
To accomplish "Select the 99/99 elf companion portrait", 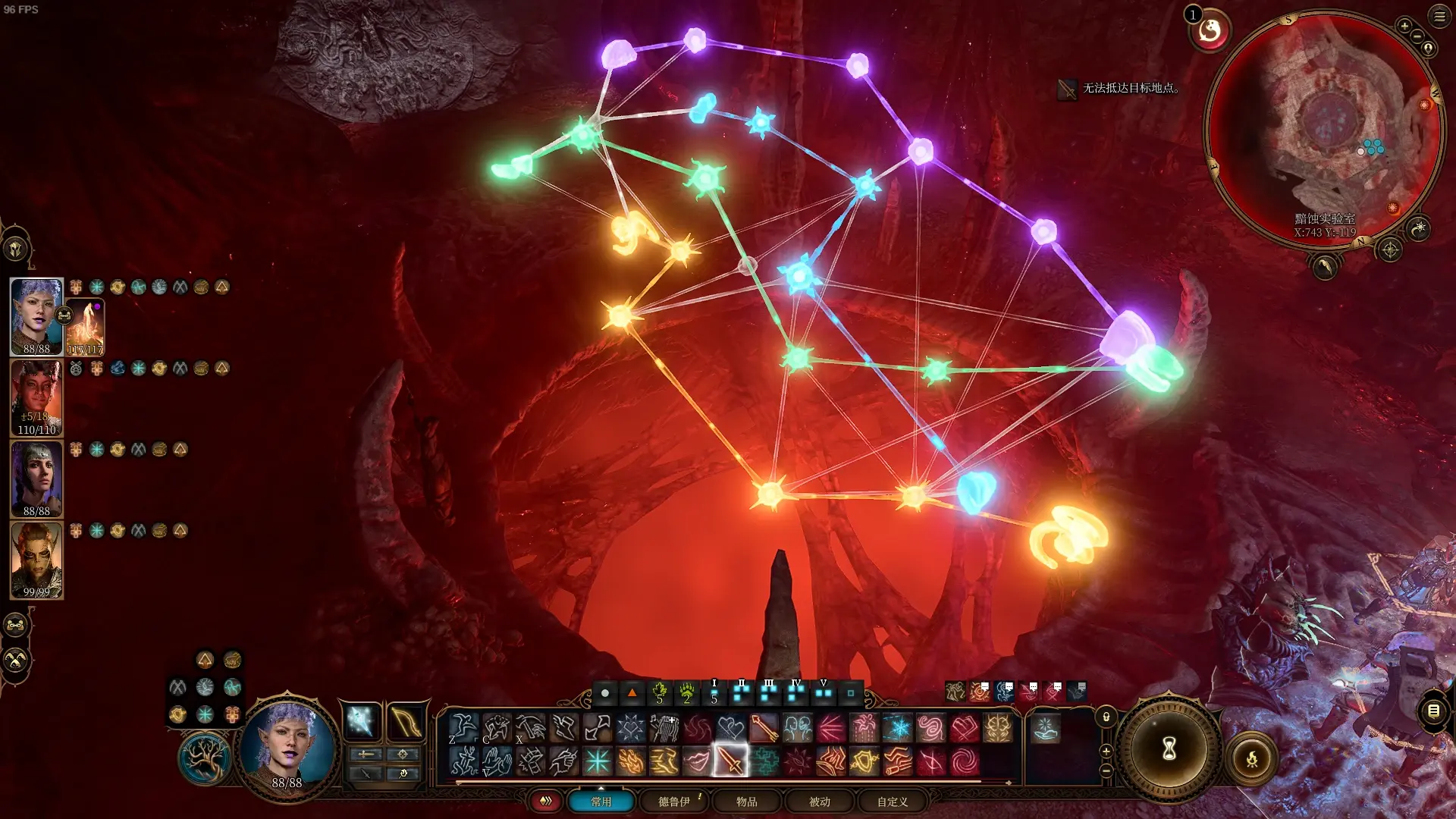I will pyautogui.click(x=36, y=560).
